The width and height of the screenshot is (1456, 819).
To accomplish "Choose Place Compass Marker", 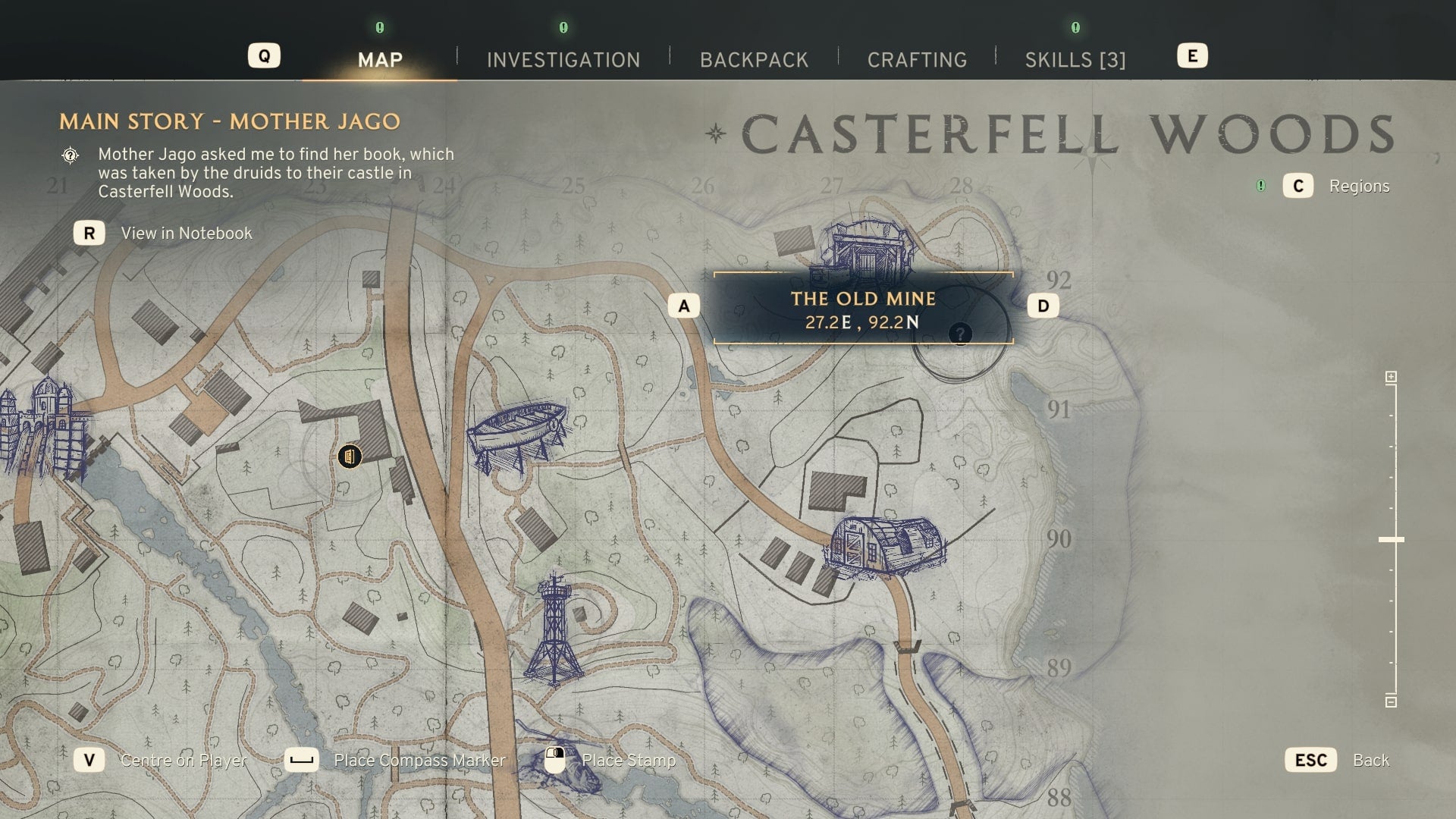I will [x=419, y=761].
